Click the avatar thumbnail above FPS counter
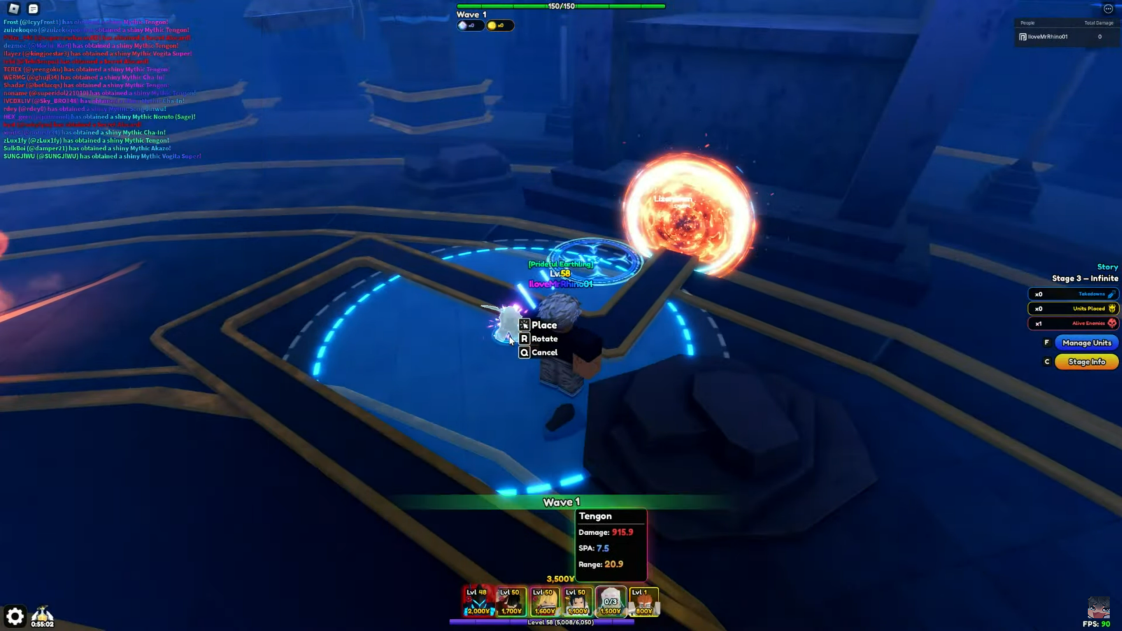This screenshot has height=631, width=1122. [x=1098, y=608]
